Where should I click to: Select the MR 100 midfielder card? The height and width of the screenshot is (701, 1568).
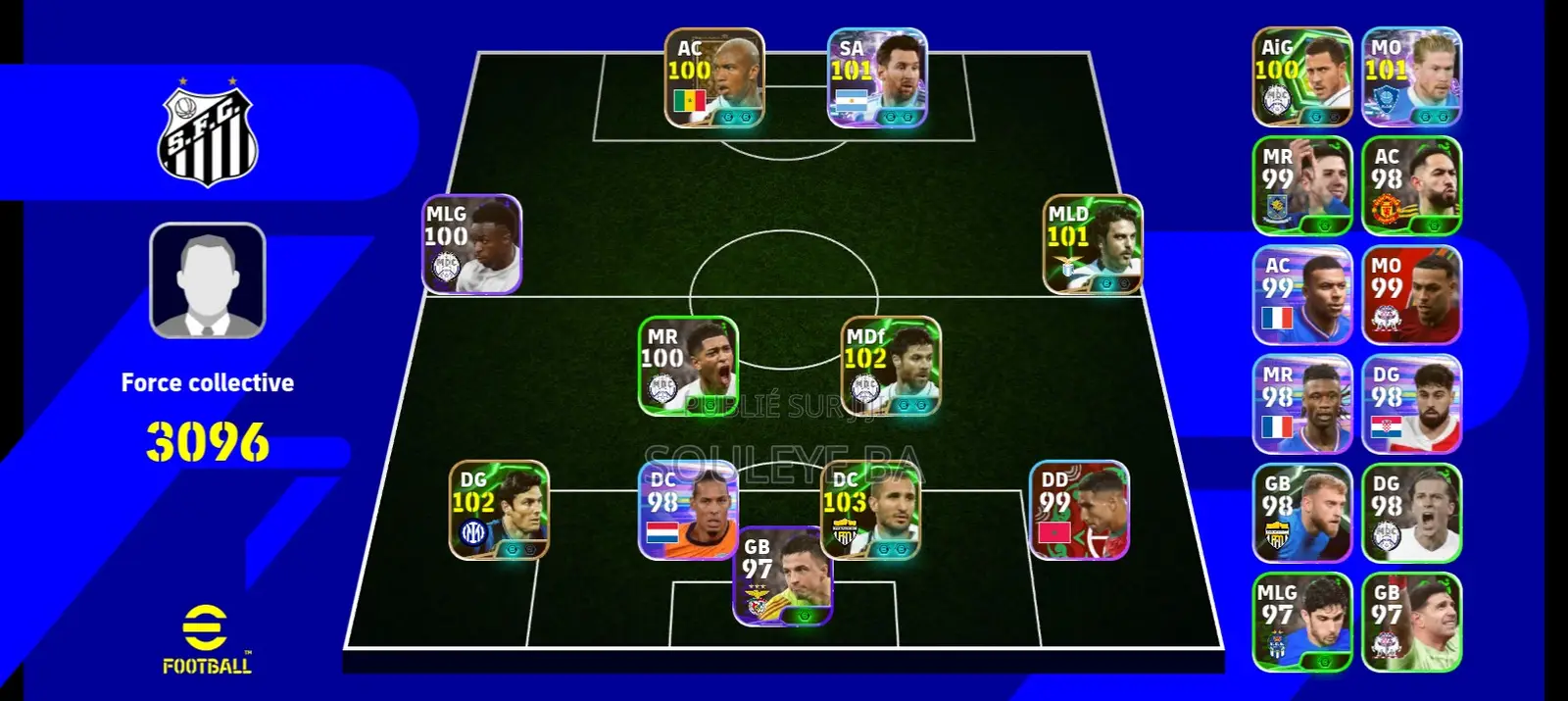click(688, 366)
